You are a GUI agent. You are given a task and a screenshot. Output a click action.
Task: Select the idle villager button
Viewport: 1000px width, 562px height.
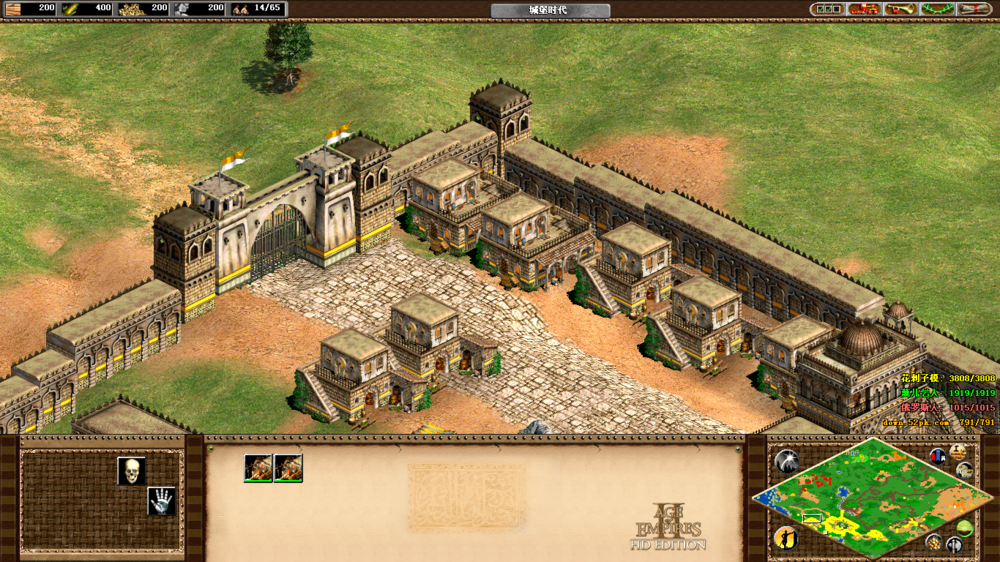786,537
